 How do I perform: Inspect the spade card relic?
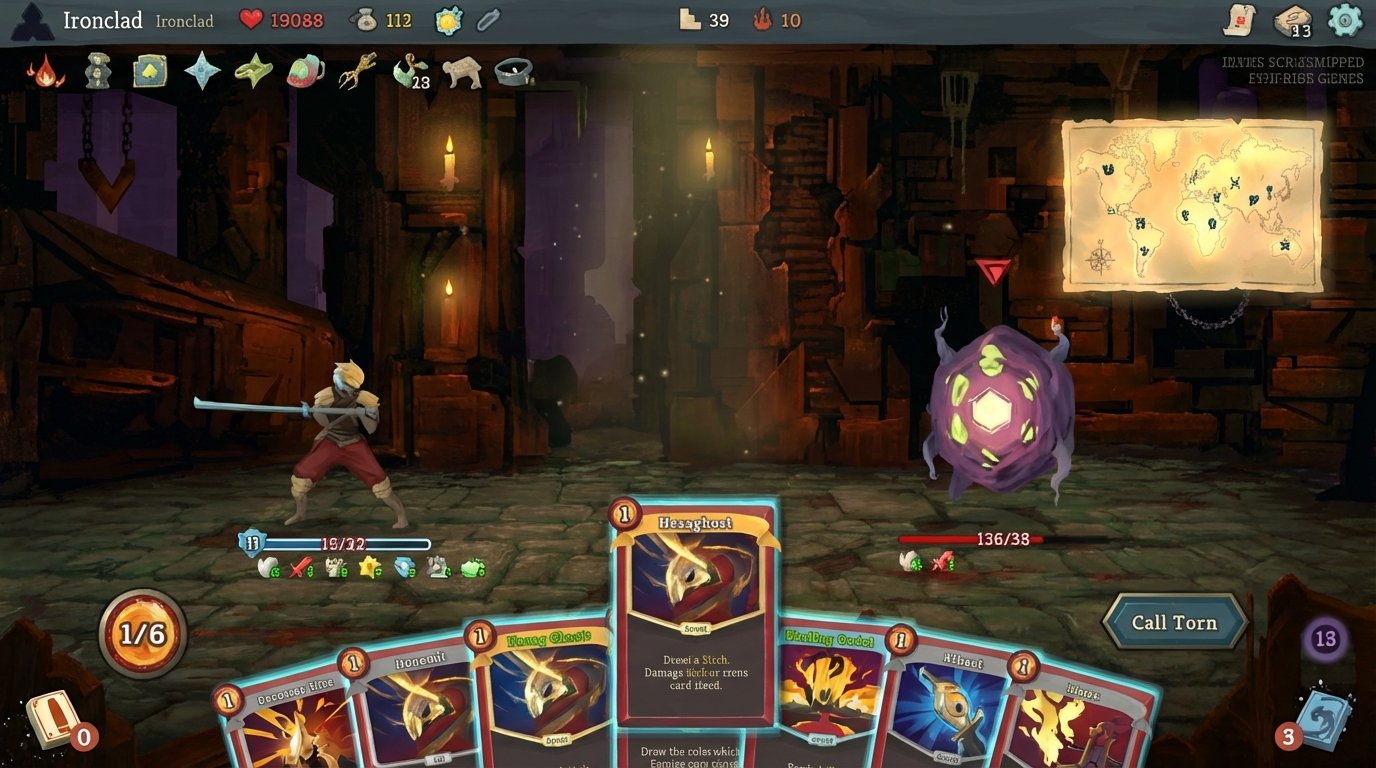[x=150, y=71]
